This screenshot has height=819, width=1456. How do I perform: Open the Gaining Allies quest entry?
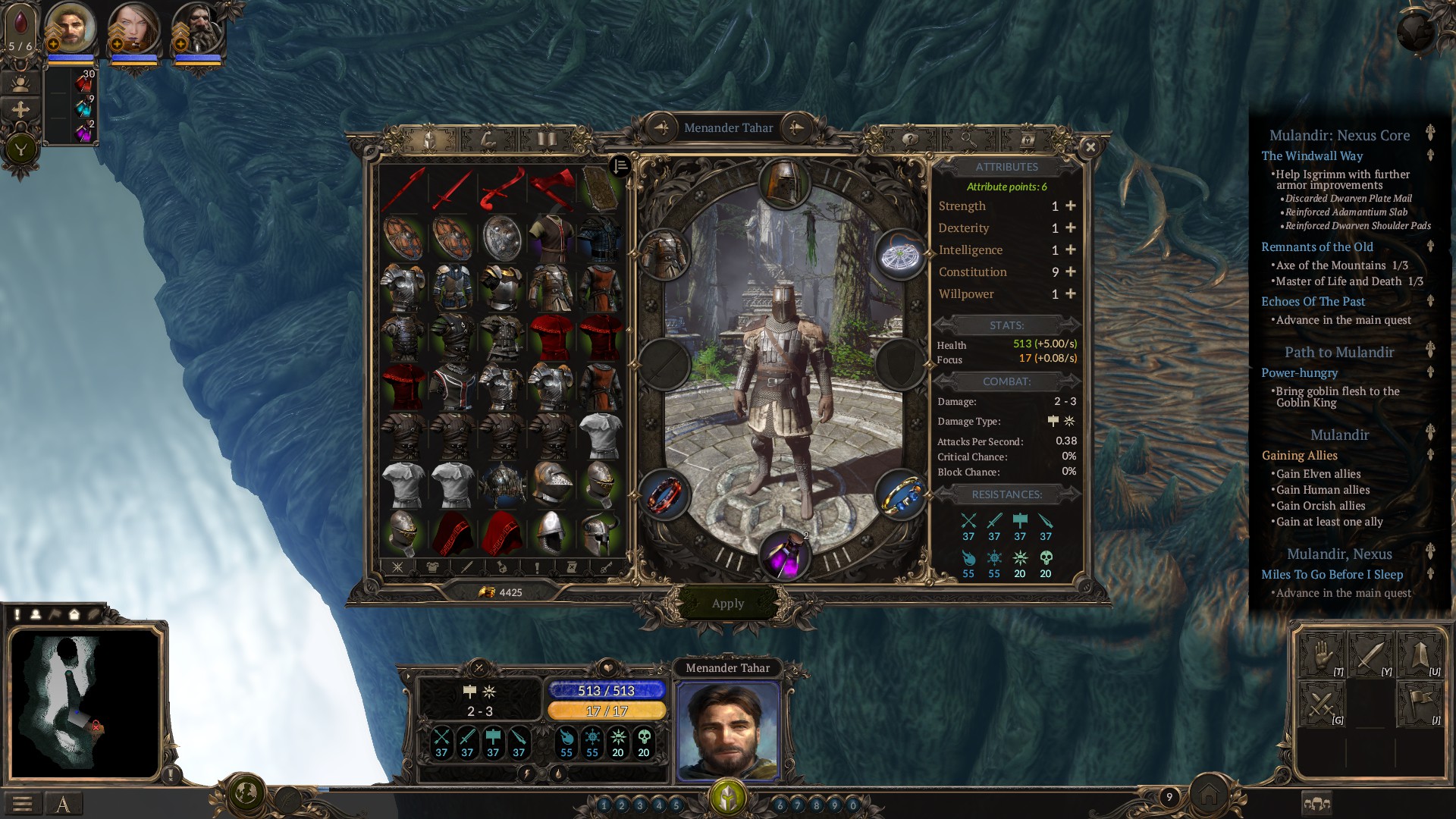tap(1299, 456)
